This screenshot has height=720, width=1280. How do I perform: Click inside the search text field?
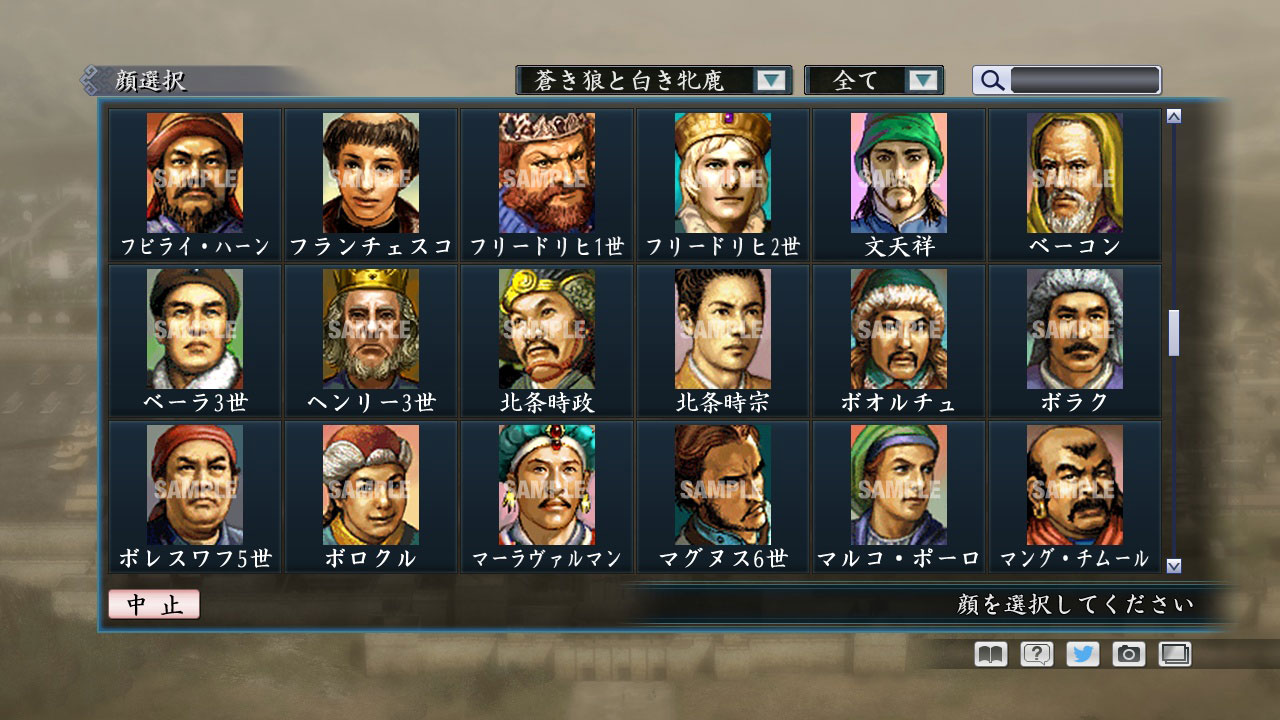[1085, 80]
